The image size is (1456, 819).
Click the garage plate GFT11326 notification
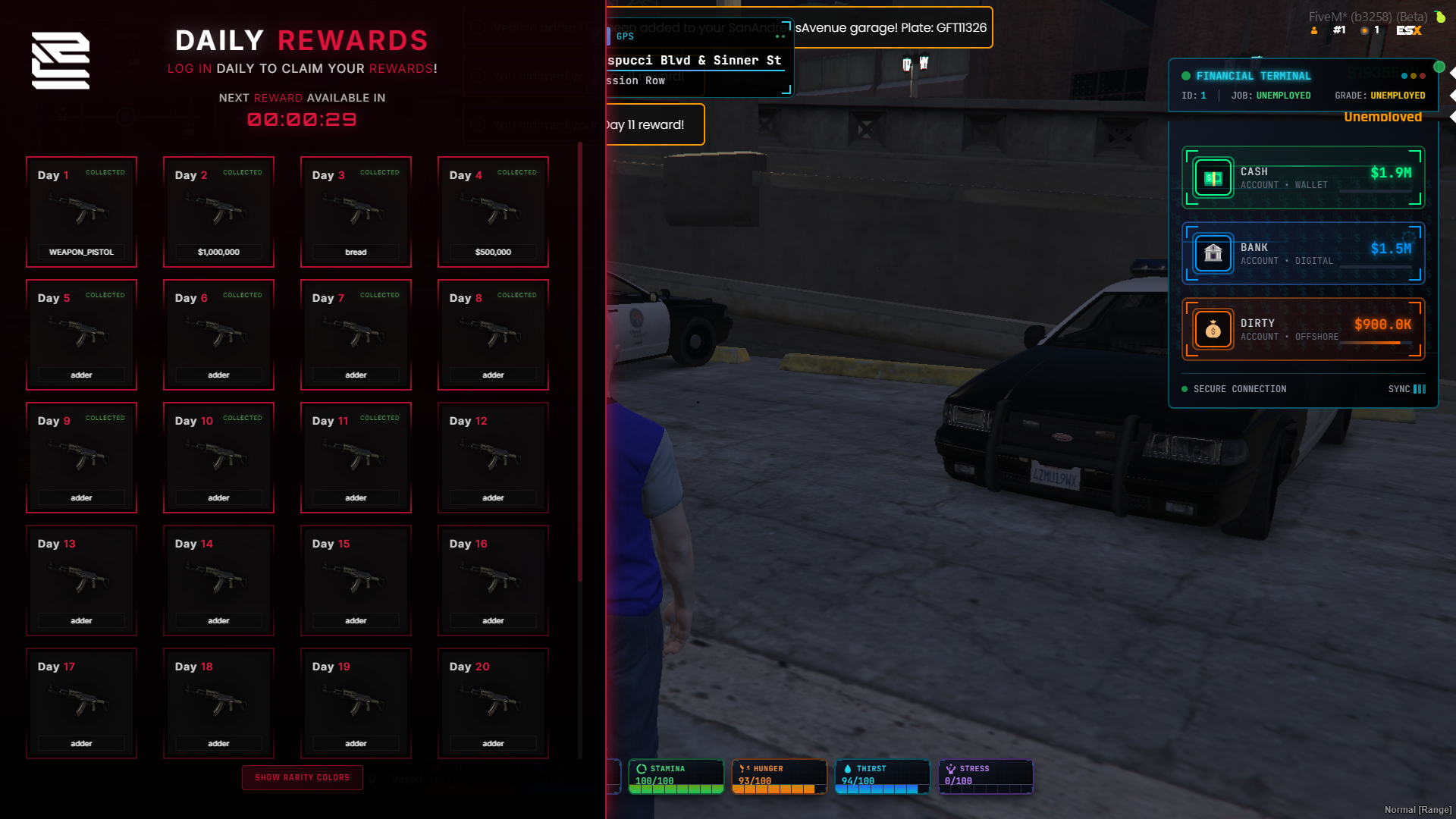pyautogui.click(x=887, y=28)
